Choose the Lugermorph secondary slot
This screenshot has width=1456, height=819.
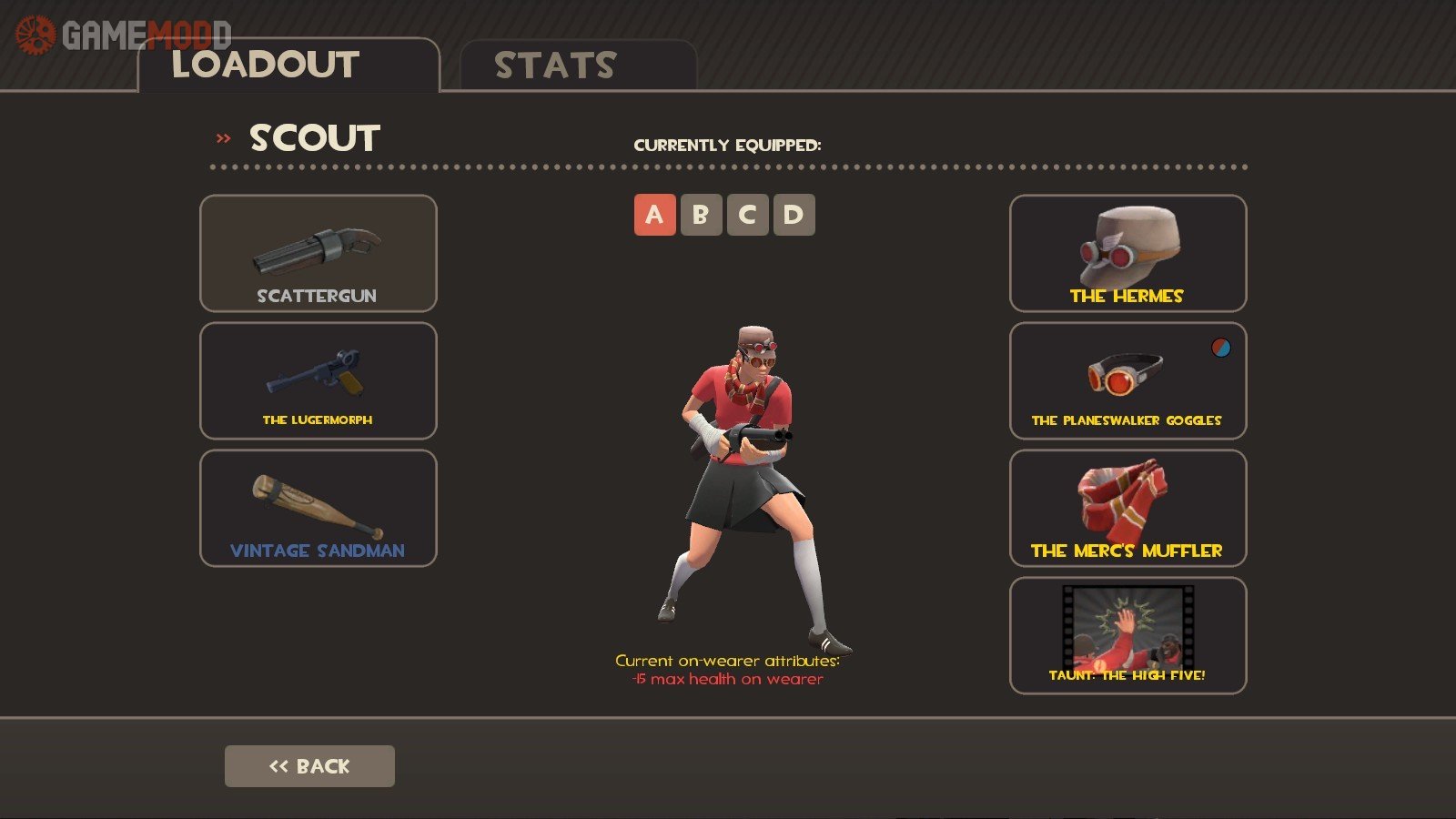coord(318,381)
